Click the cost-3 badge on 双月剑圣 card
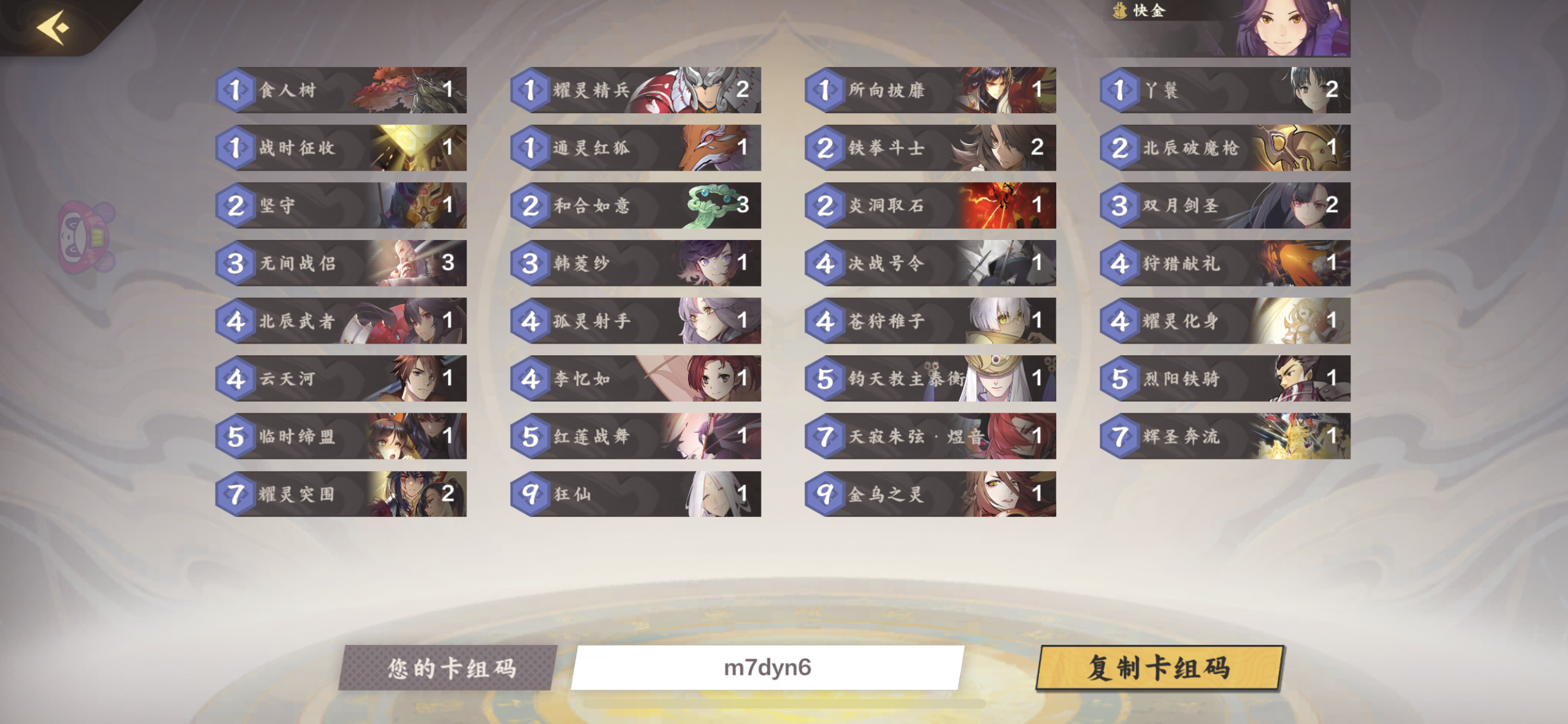Screen dimensions: 1568x724 [1120, 206]
